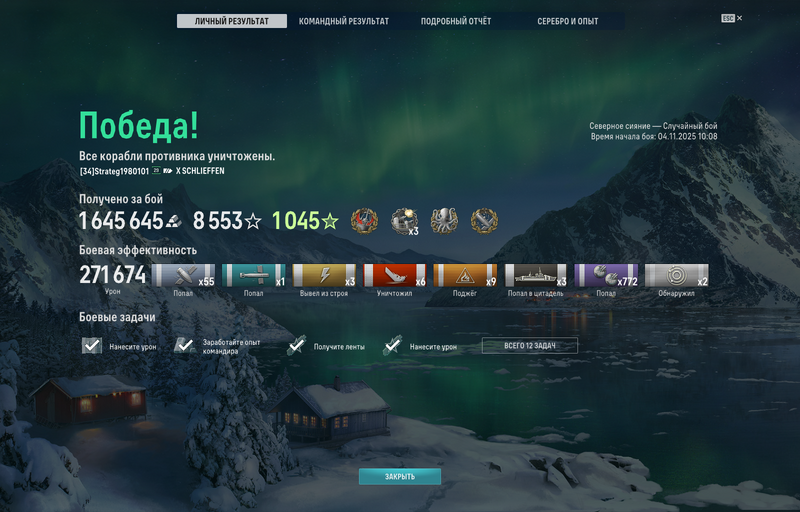Image resolution: width=800 pixels, height=512 pixels.
Task: Click the Закрыть button
Action: 400,477
